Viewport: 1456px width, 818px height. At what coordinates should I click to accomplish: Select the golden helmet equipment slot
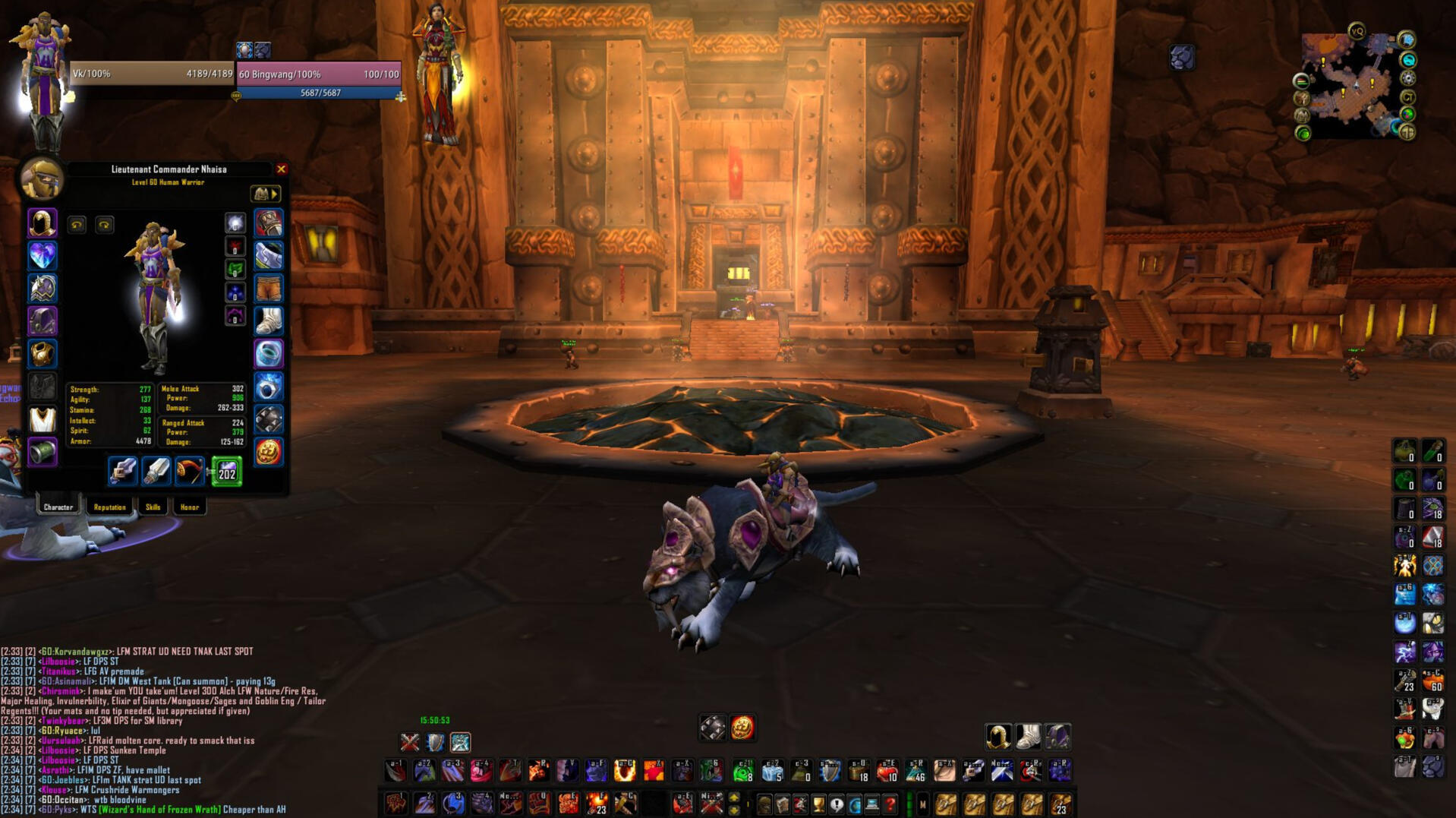point(43,223)
